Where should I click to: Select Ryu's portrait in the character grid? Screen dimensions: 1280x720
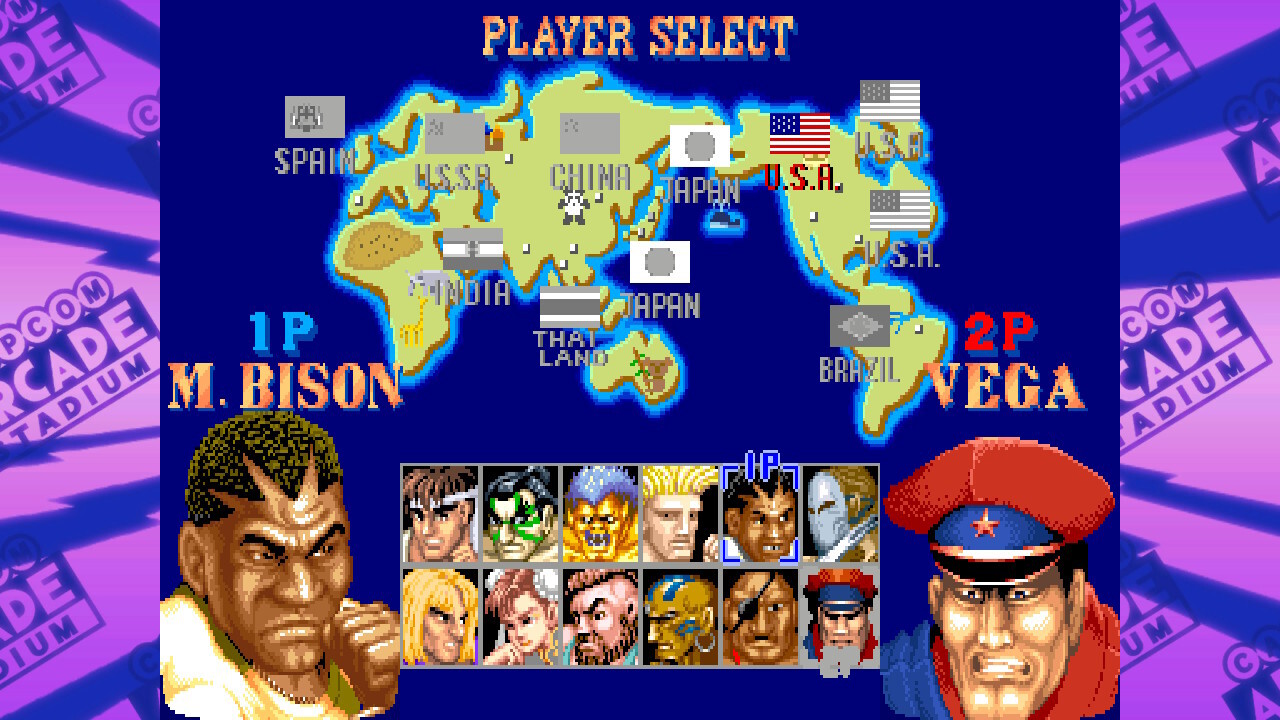click(440, 515)
